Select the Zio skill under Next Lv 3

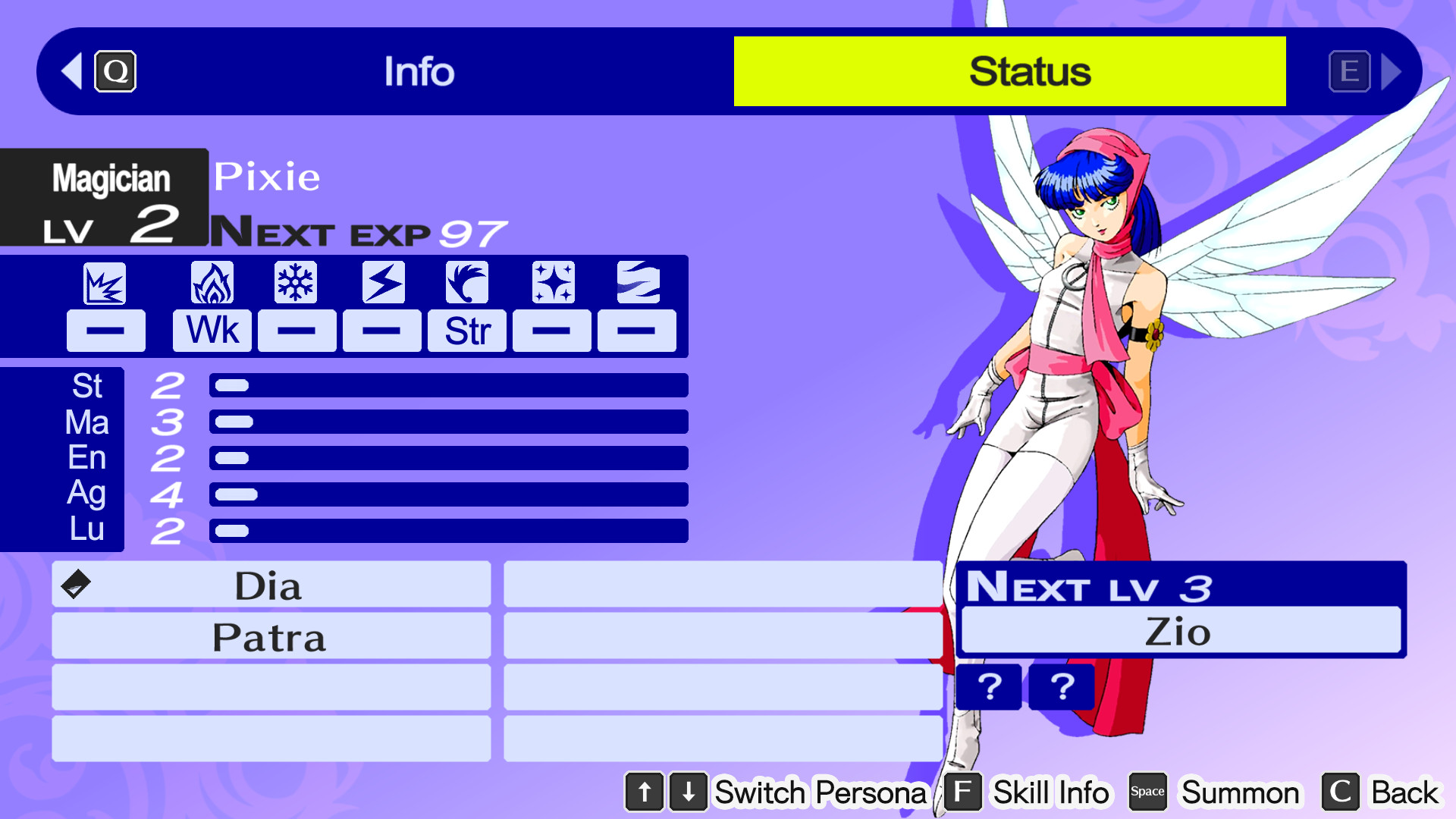(1180, 631)
